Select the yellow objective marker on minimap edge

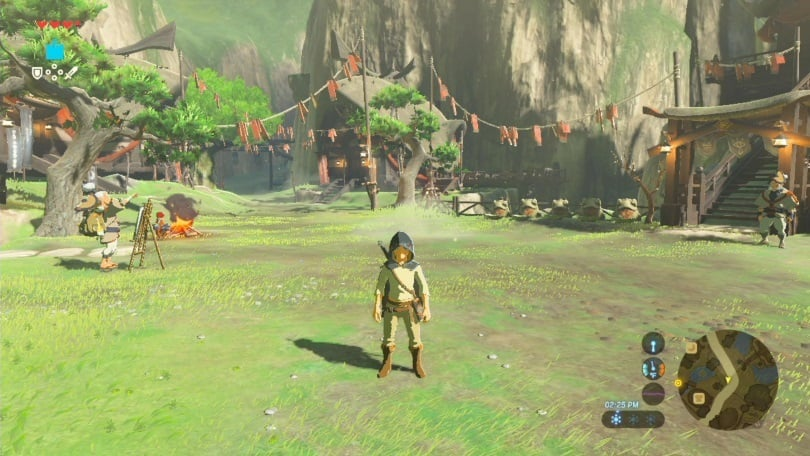pos(678,382)
